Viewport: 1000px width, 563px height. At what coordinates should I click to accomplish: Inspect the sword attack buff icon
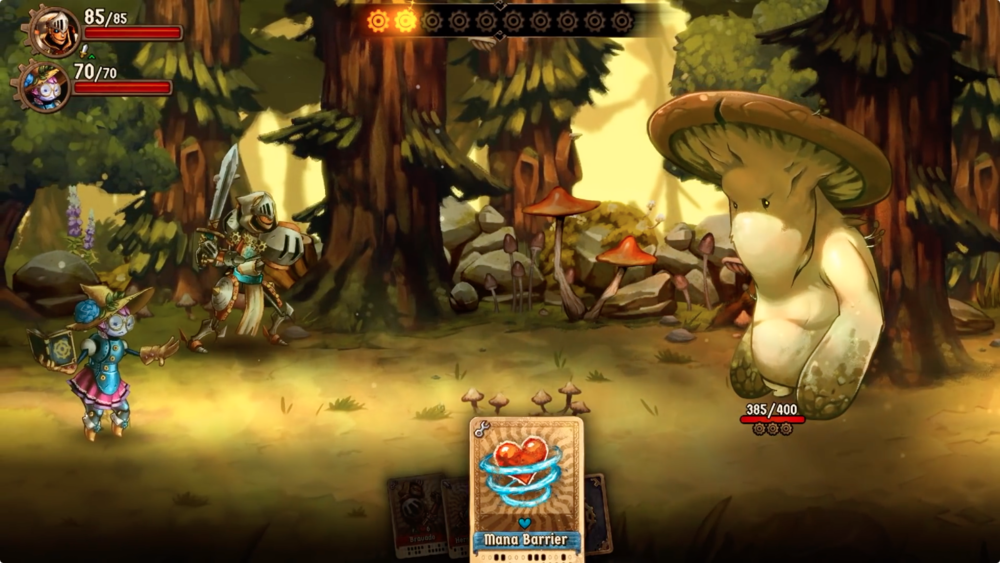point(85,49)
